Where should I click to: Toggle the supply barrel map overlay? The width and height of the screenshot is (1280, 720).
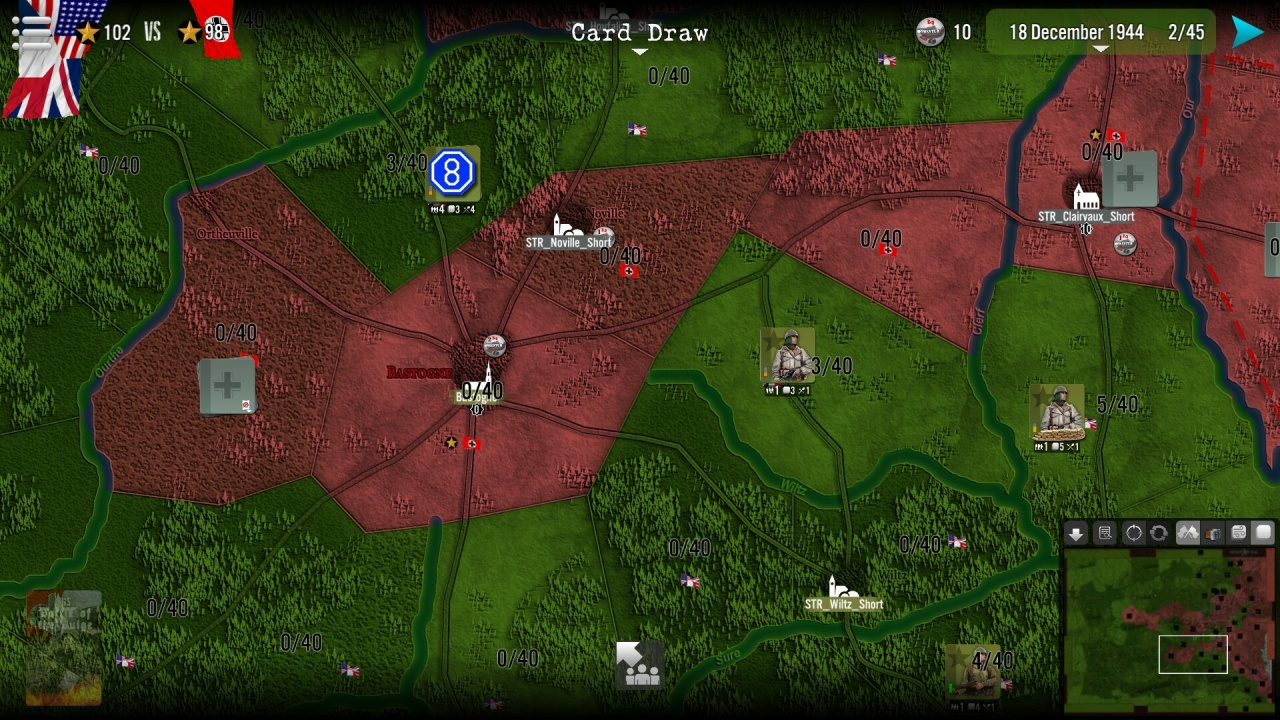(1213, 534)
